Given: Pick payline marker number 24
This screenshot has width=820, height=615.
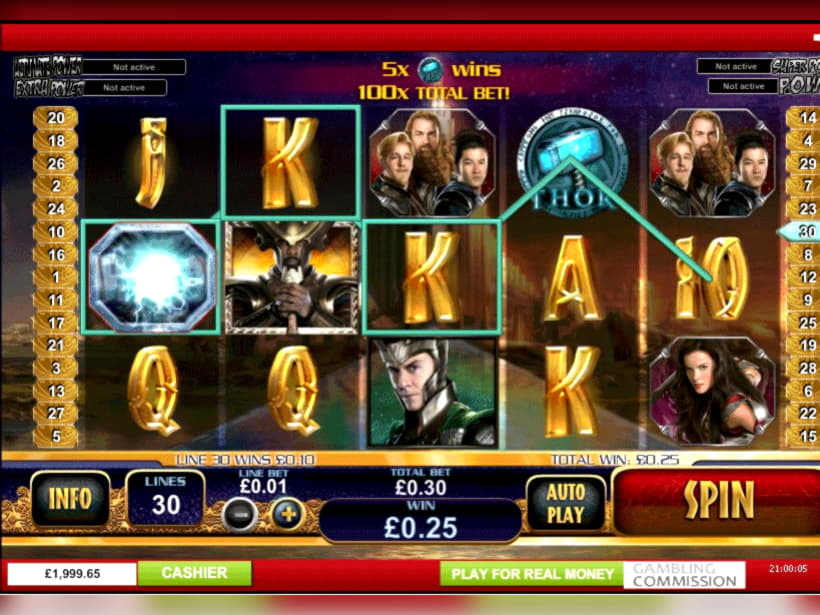Looking at the screenshot, I should tap(56, 209).
